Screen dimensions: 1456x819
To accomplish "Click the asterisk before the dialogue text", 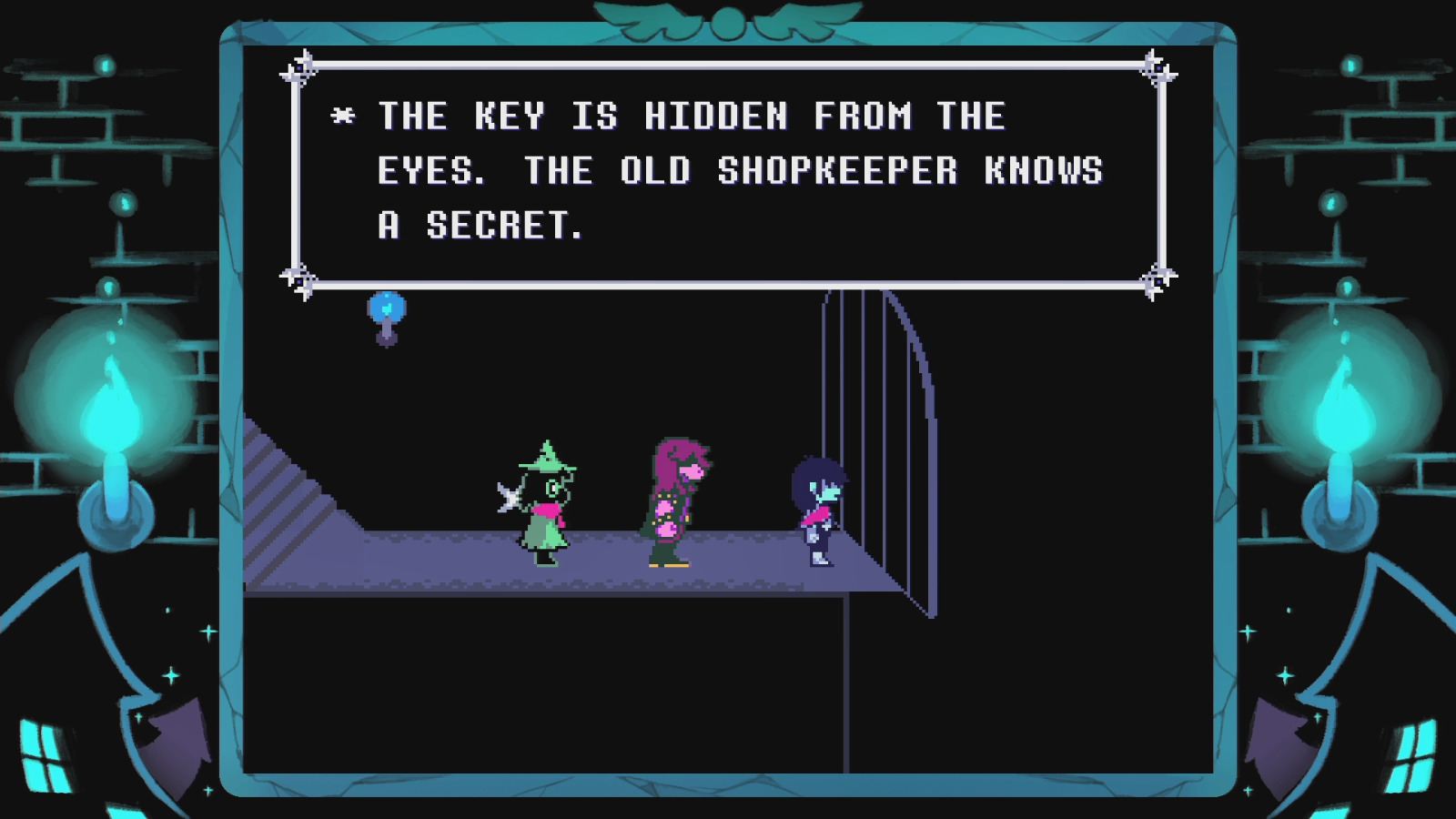I will click(343, 116).
